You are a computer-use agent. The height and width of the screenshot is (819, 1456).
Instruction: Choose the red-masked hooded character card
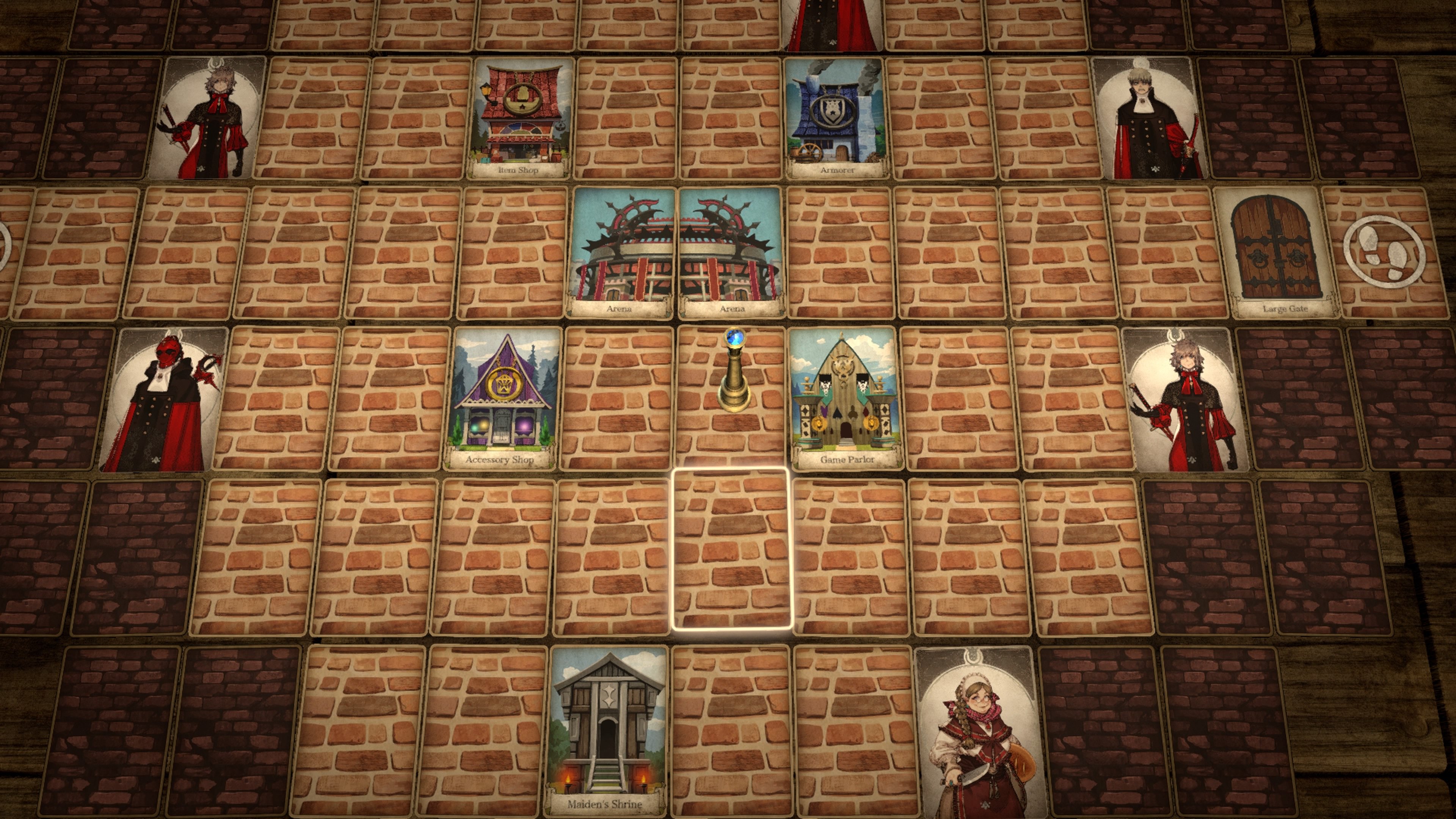click(164, 400)
